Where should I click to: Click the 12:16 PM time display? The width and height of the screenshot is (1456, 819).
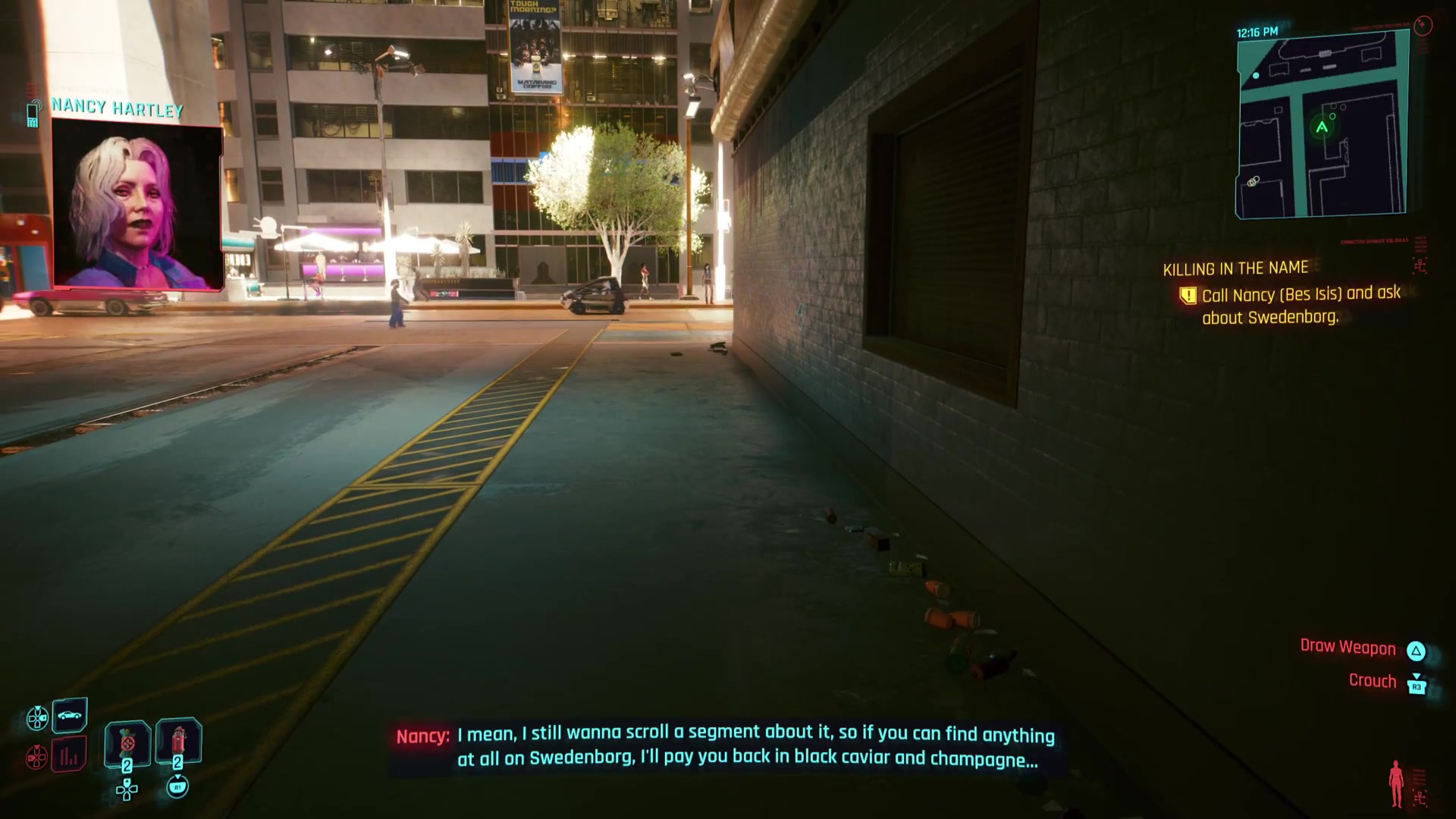tap(1259, 32)
